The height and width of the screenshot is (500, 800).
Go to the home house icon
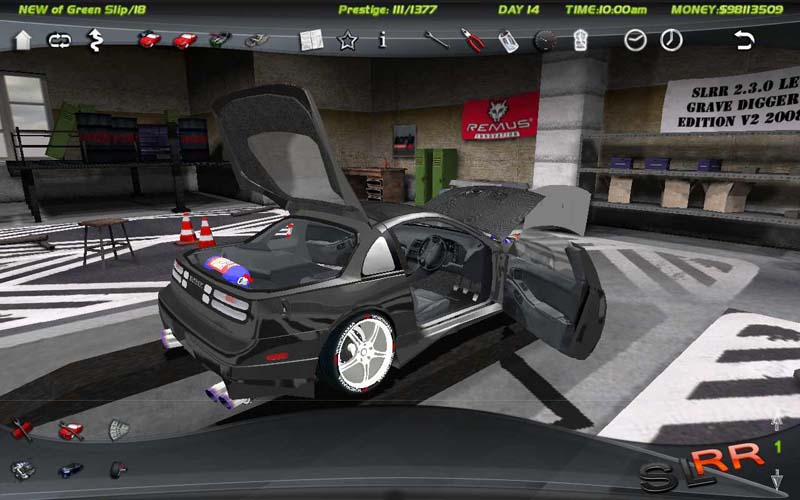tap(23, 40)
